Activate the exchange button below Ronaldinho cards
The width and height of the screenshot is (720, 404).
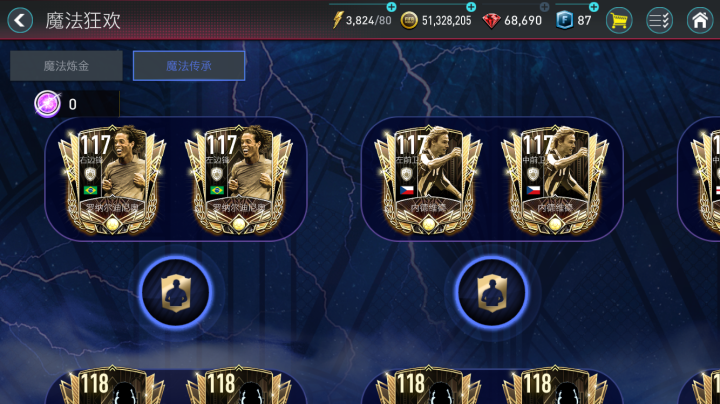pyautogui.click(x=174, y=291)
